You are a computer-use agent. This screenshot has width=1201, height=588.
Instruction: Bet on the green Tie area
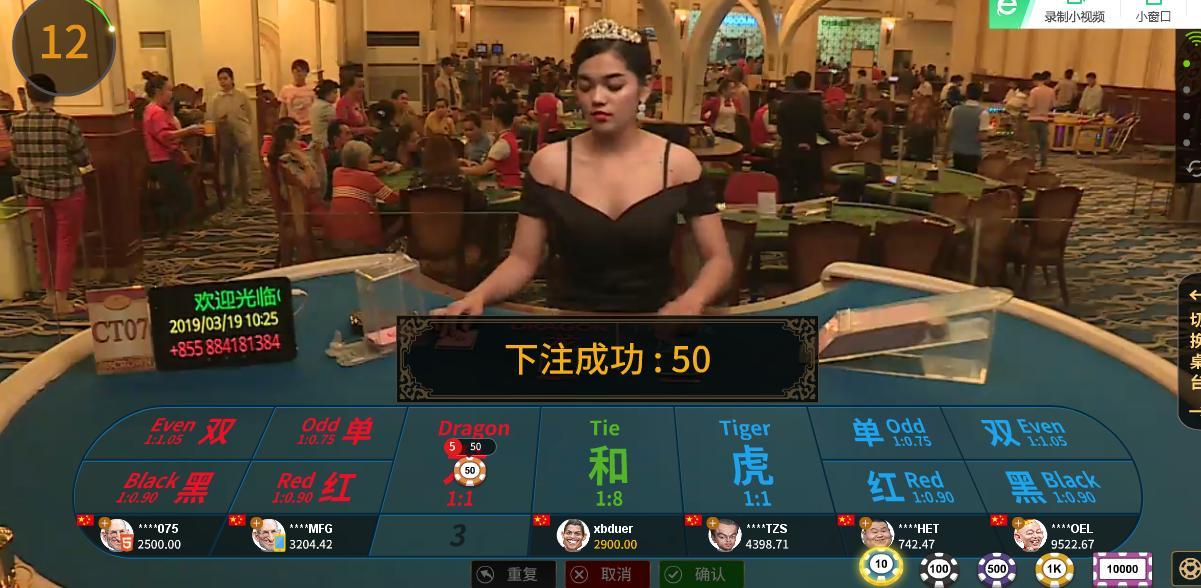606,462
